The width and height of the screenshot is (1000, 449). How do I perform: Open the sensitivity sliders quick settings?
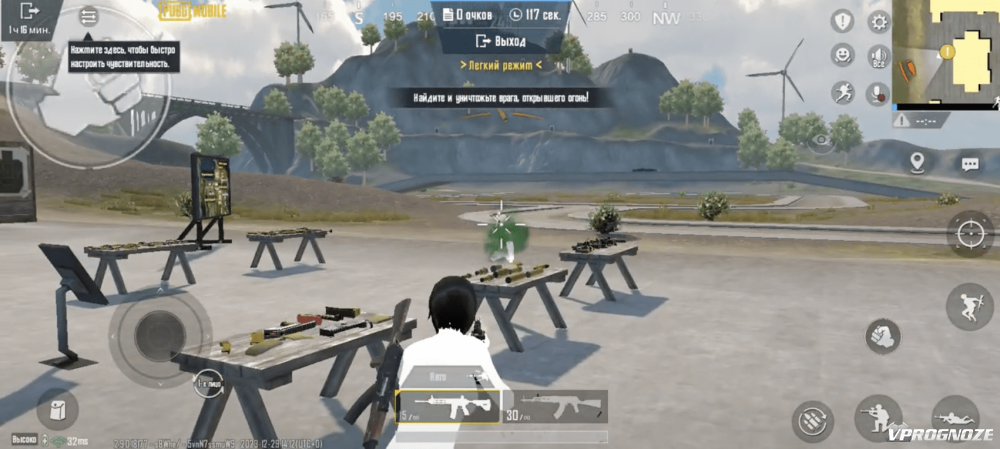(x=89, y=17)
